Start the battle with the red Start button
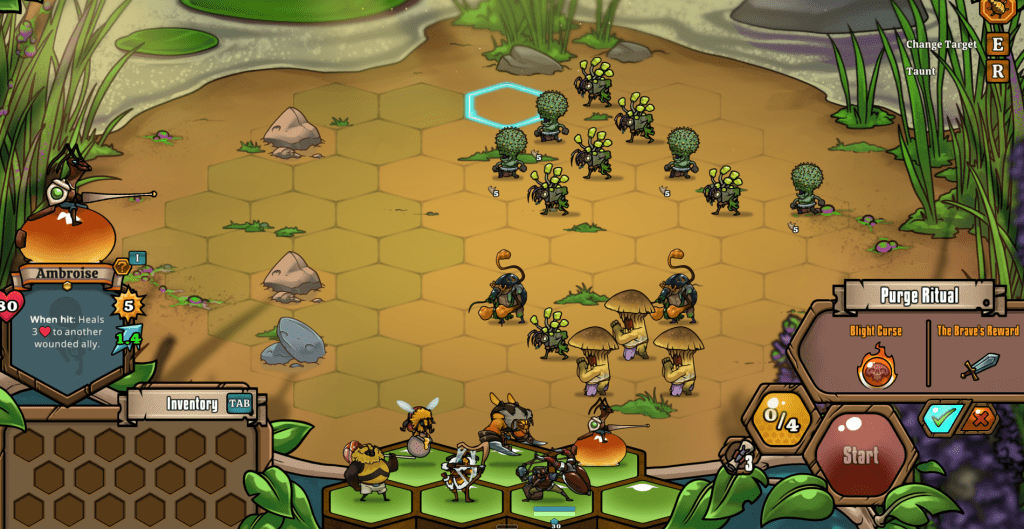 coord(859,456)
